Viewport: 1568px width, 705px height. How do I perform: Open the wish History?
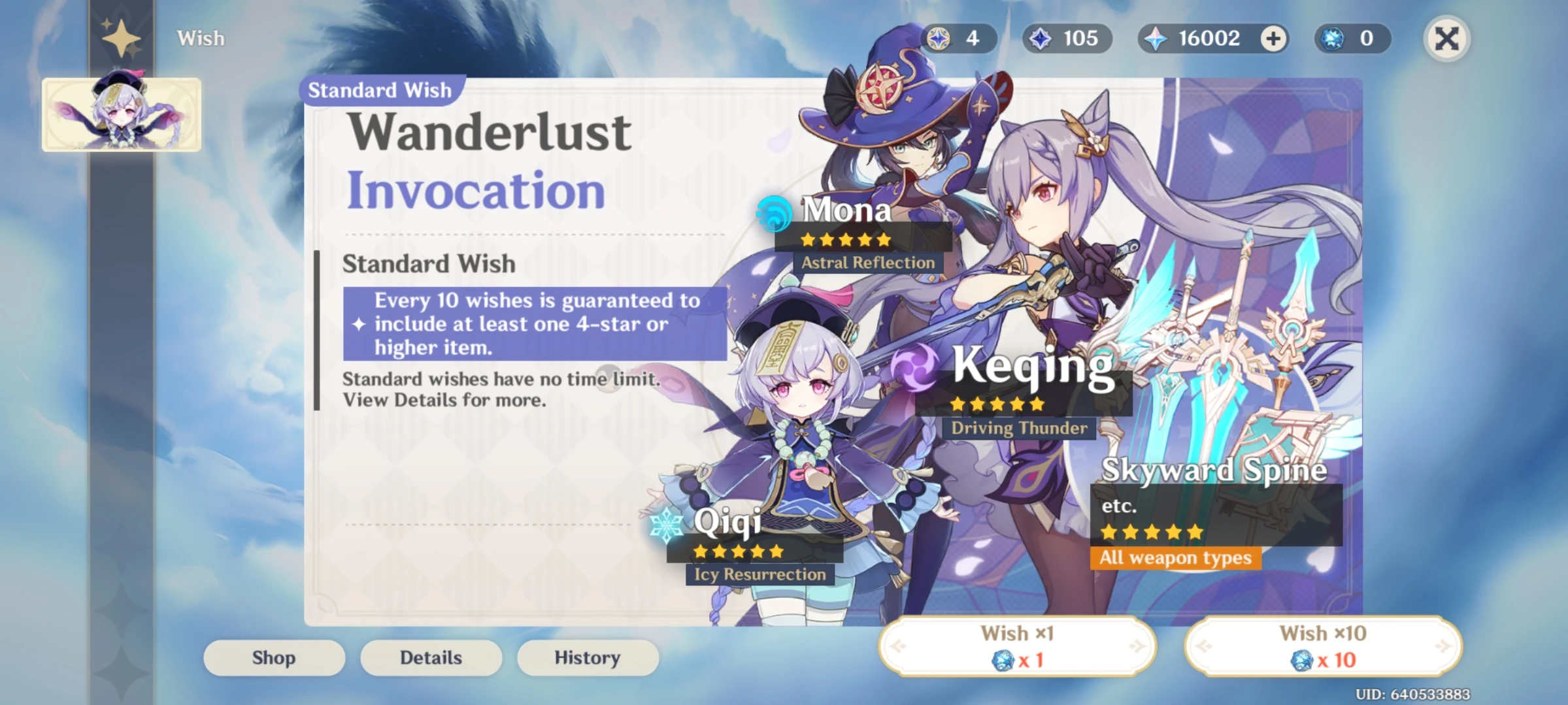point(587,657)
